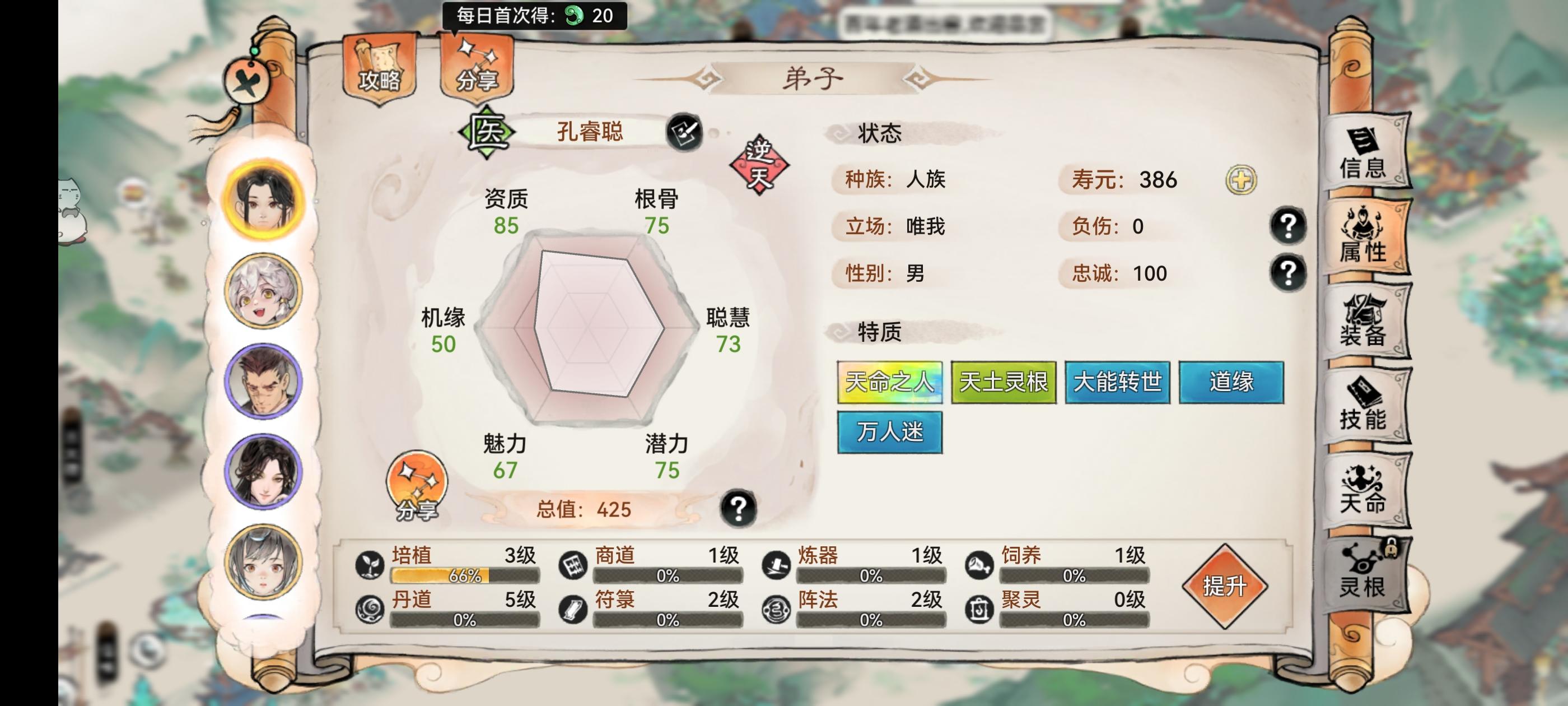
Task: Open the 攻略 guide panel
Action: click(377, 67)
